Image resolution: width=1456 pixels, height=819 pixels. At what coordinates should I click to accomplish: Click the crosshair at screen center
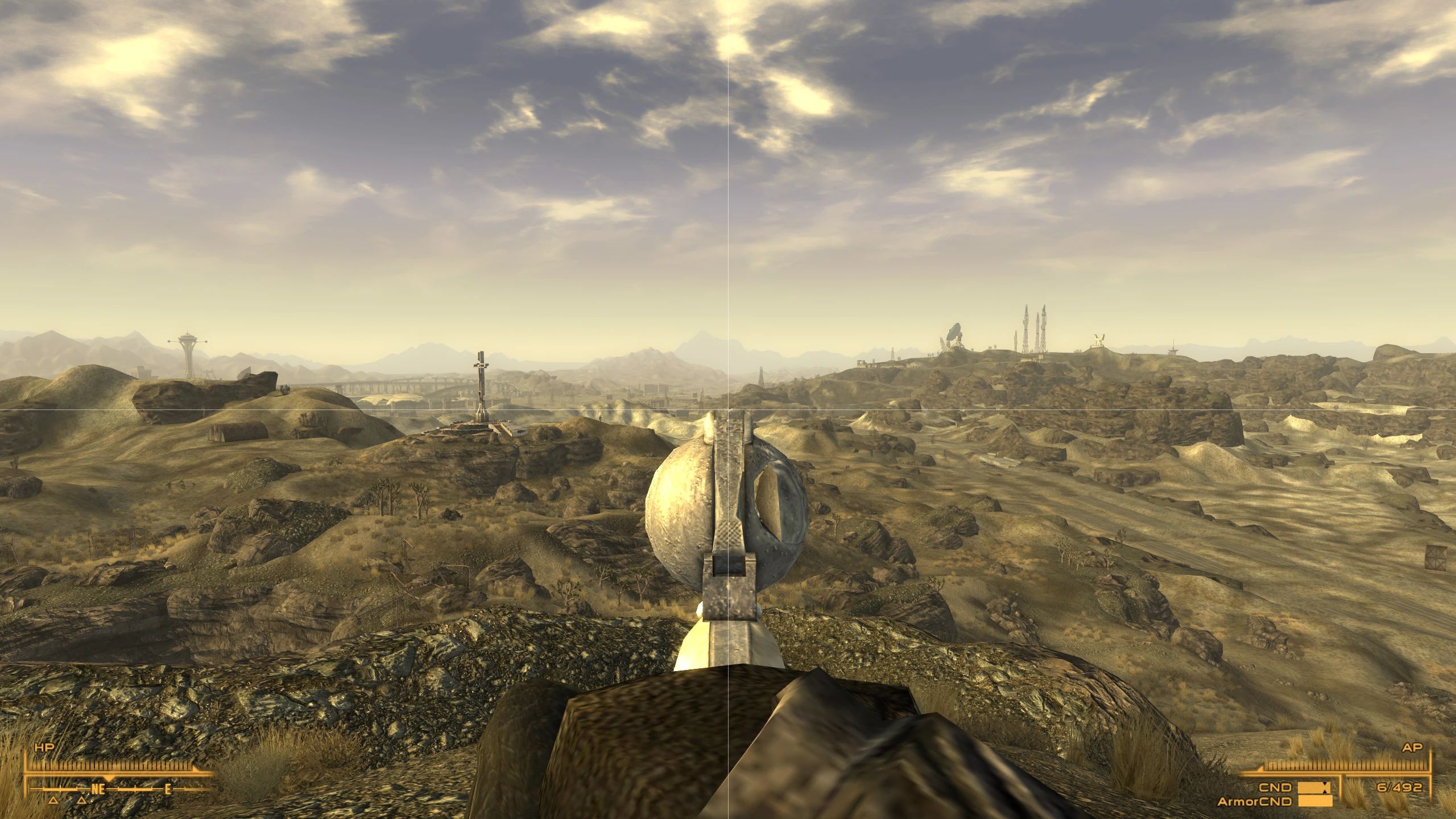click(x=728, y=409)
